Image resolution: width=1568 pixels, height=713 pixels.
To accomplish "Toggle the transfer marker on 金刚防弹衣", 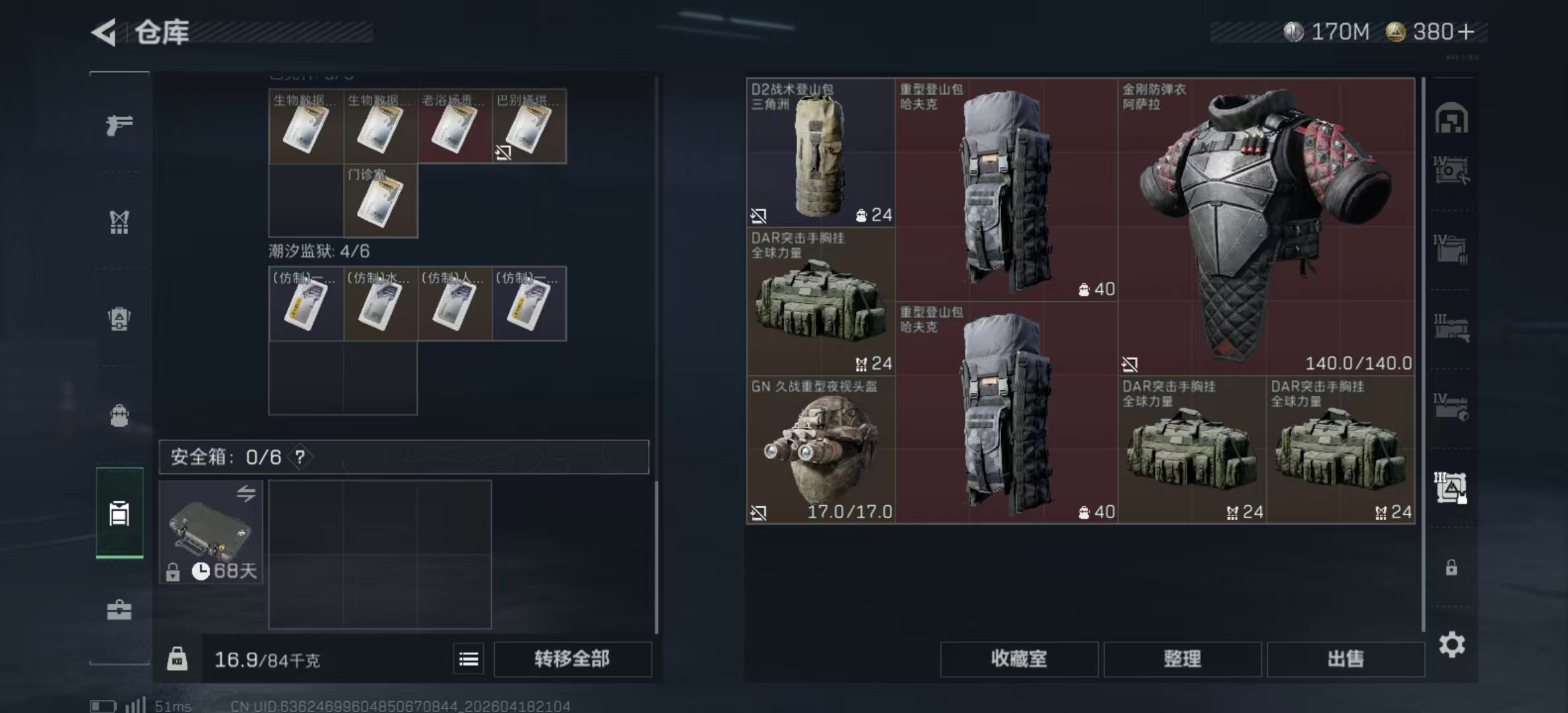I will 1131,364.
